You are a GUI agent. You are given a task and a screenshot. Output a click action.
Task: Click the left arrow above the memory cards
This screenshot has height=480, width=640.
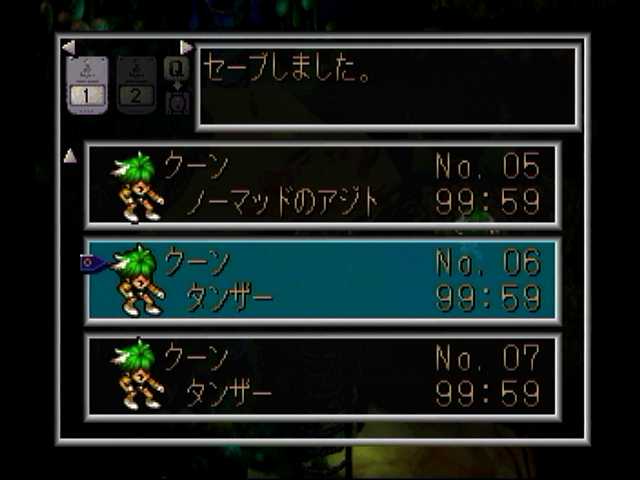(68, 47)
